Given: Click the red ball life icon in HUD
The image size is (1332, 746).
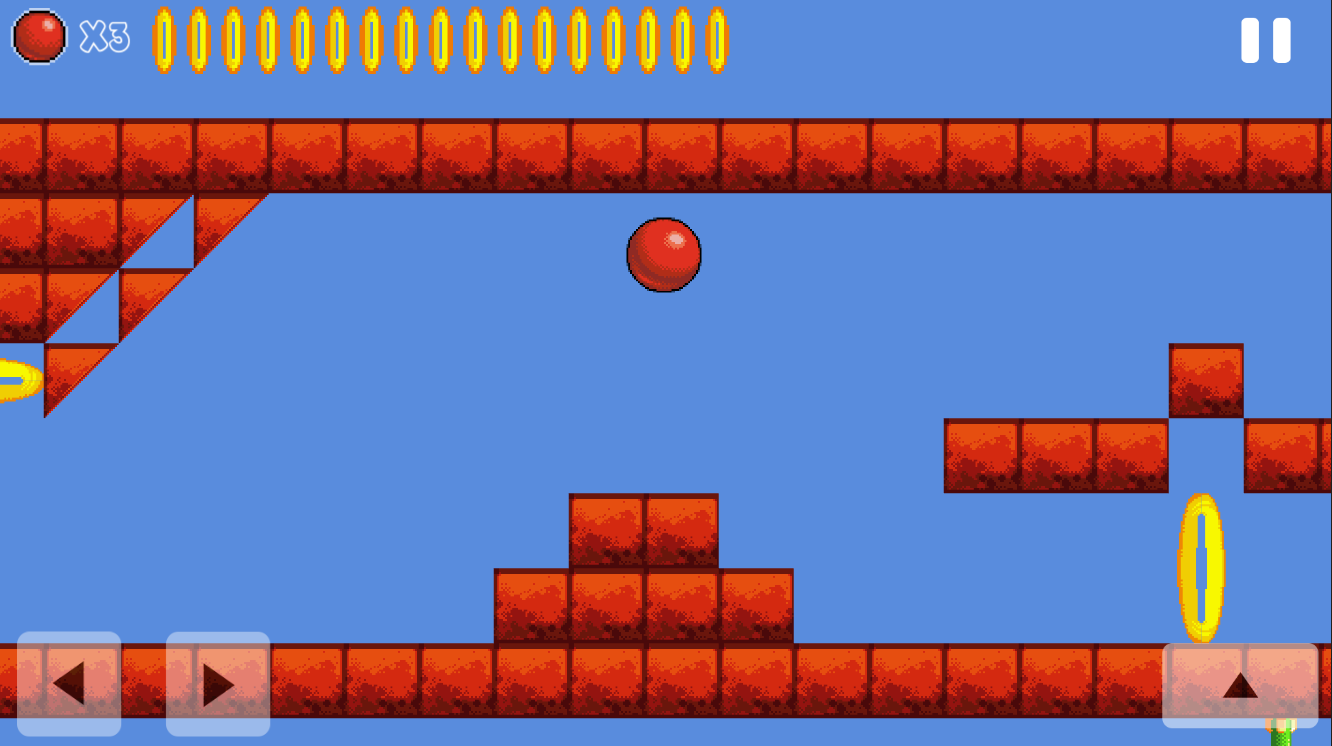Looking at the screenshot, I should 38,35.
